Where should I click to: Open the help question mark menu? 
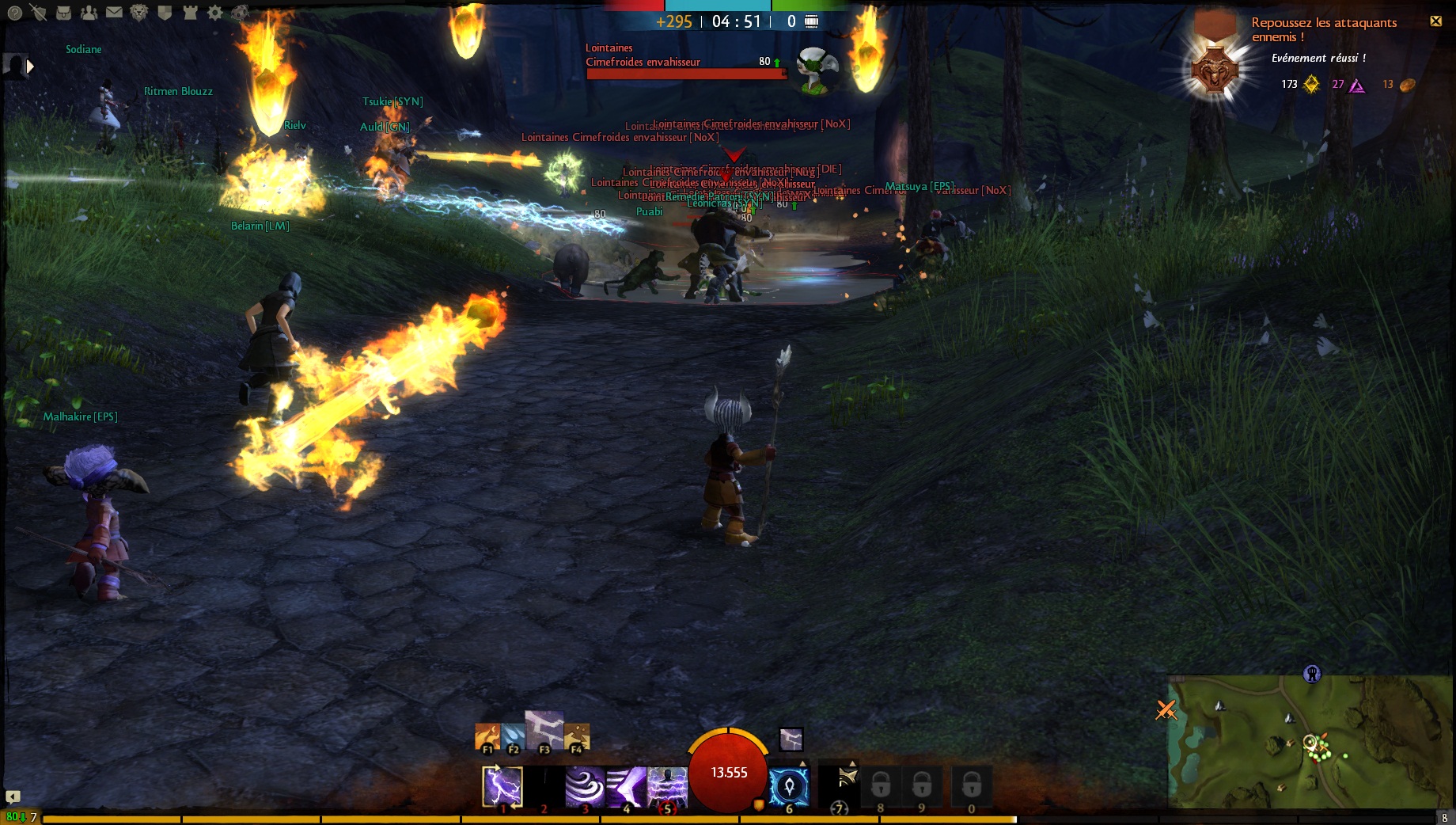[x=14, y=13]
